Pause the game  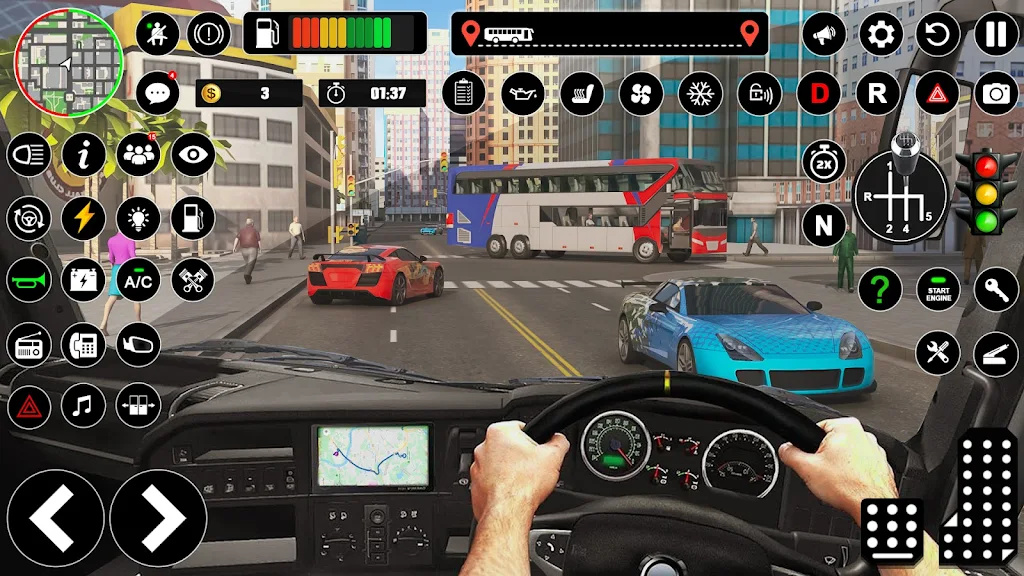point(995,36)
